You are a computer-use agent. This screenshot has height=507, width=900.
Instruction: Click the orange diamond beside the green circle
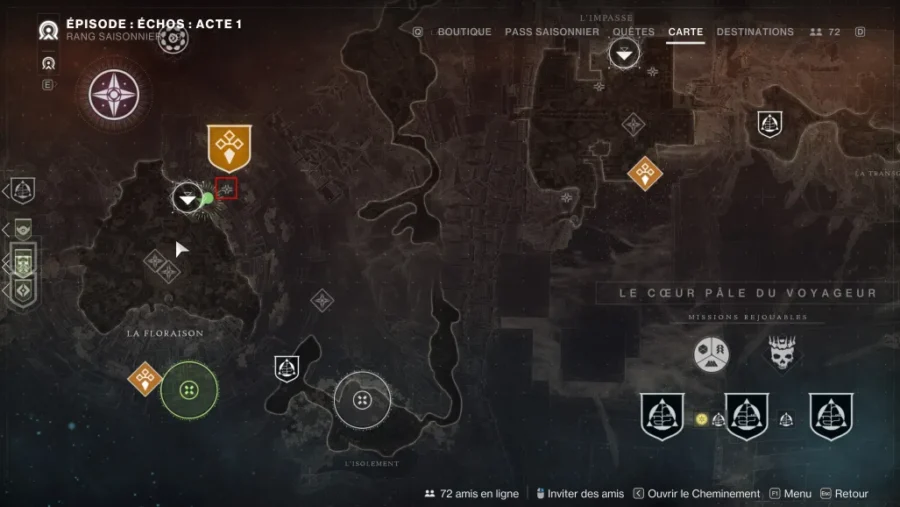tap(145, 379)
